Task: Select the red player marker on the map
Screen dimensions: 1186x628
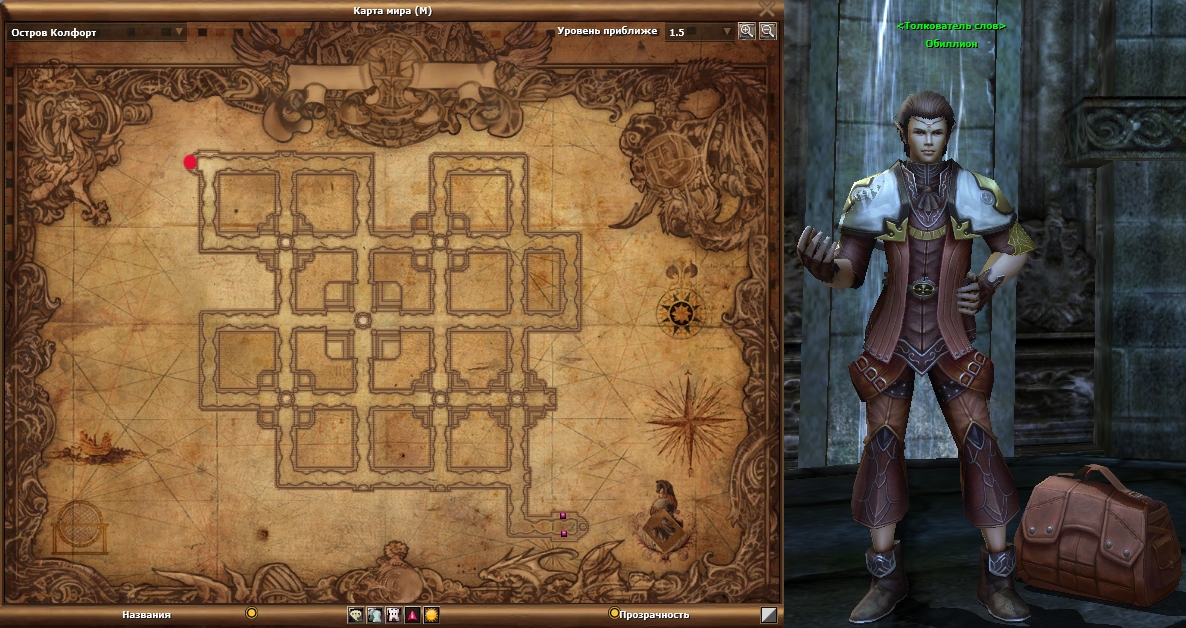Action: pos(190,162)
